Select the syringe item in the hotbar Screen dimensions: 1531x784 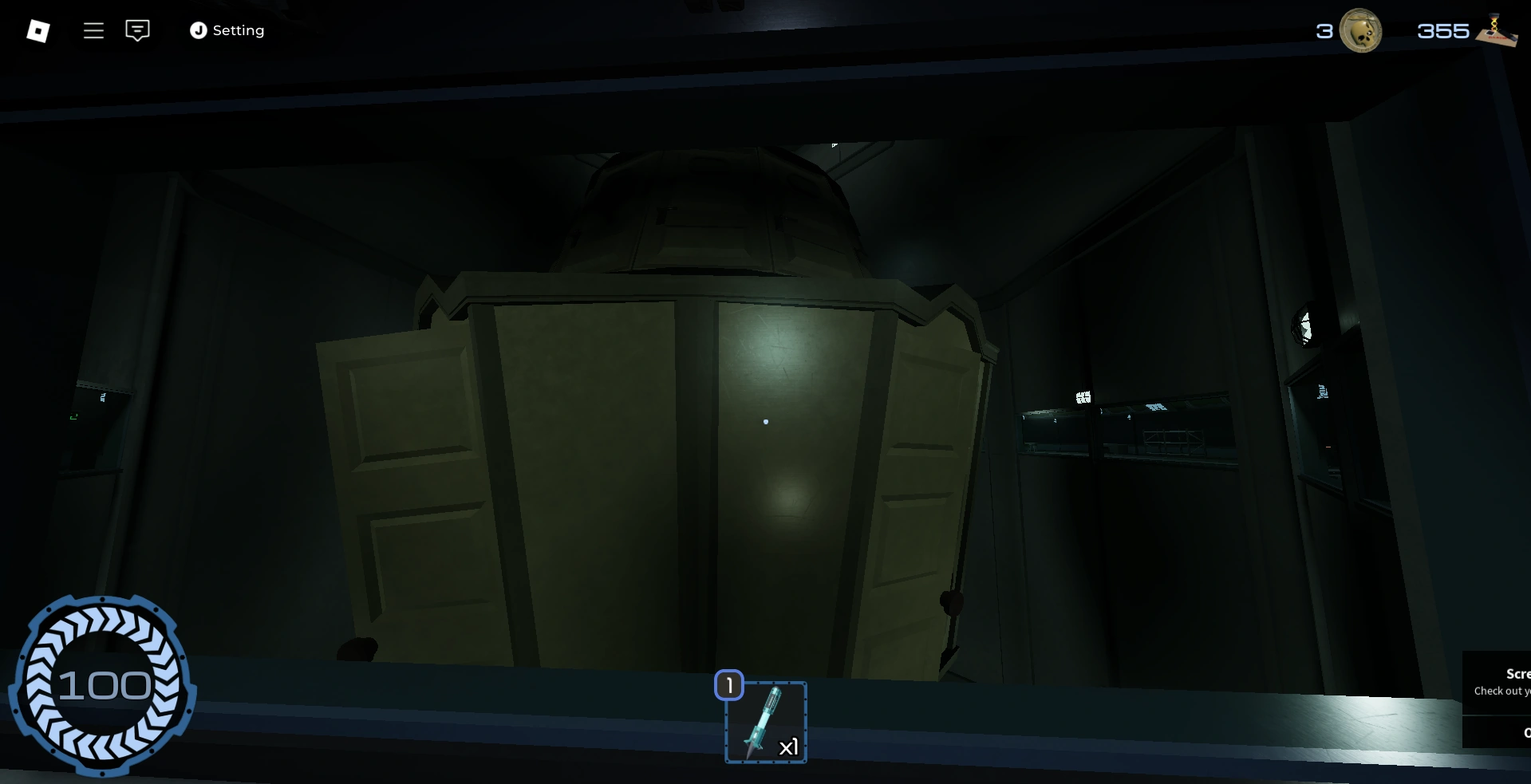coord(764,722)
